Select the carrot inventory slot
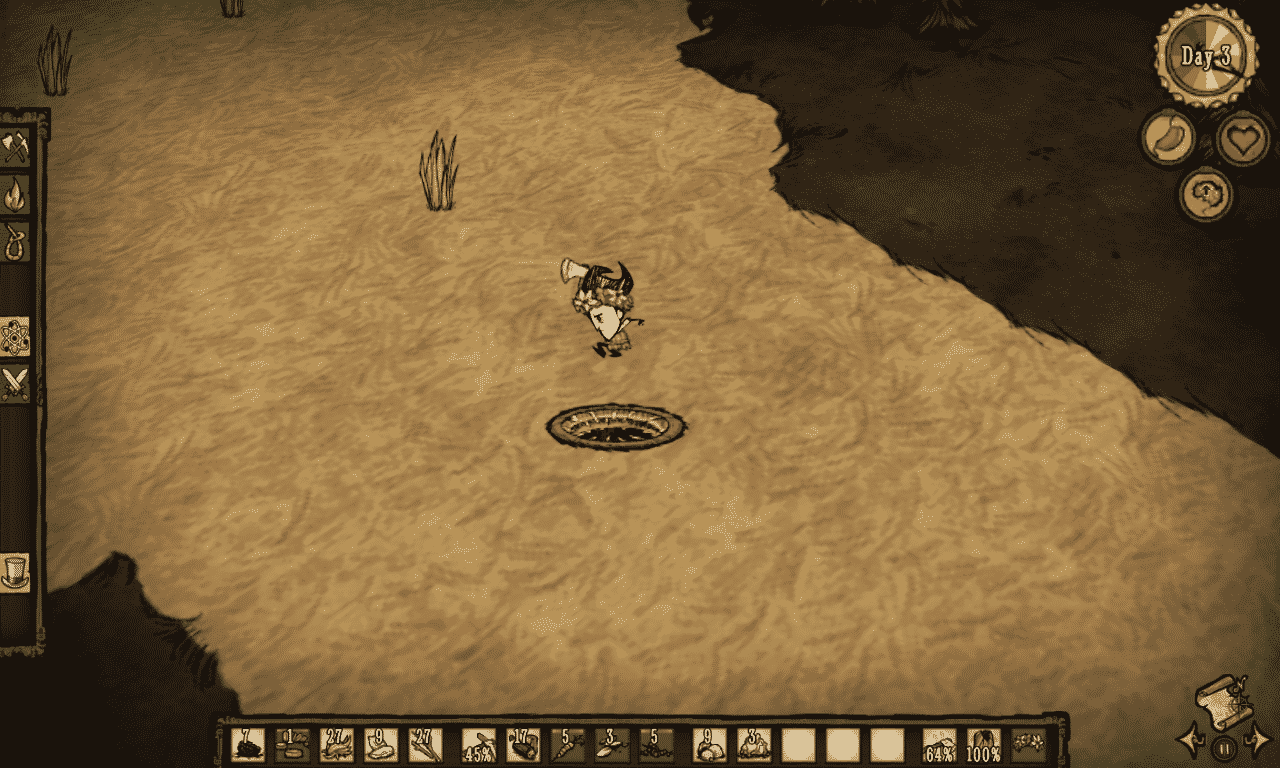This screenshot has width=1280, height=768. 567,745
